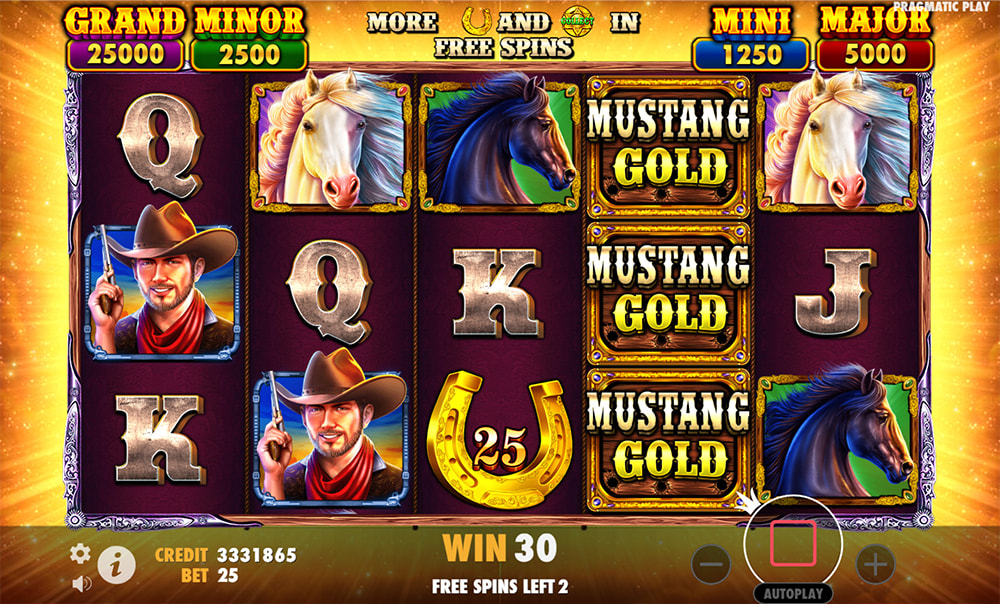This screenshot has width=1000, height=604.
Task: Show the game info page
Action: click(x=117, y=565)
